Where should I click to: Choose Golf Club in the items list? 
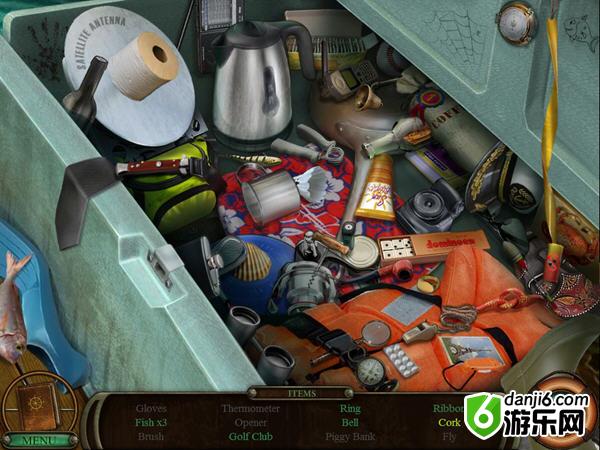point(252,437)
